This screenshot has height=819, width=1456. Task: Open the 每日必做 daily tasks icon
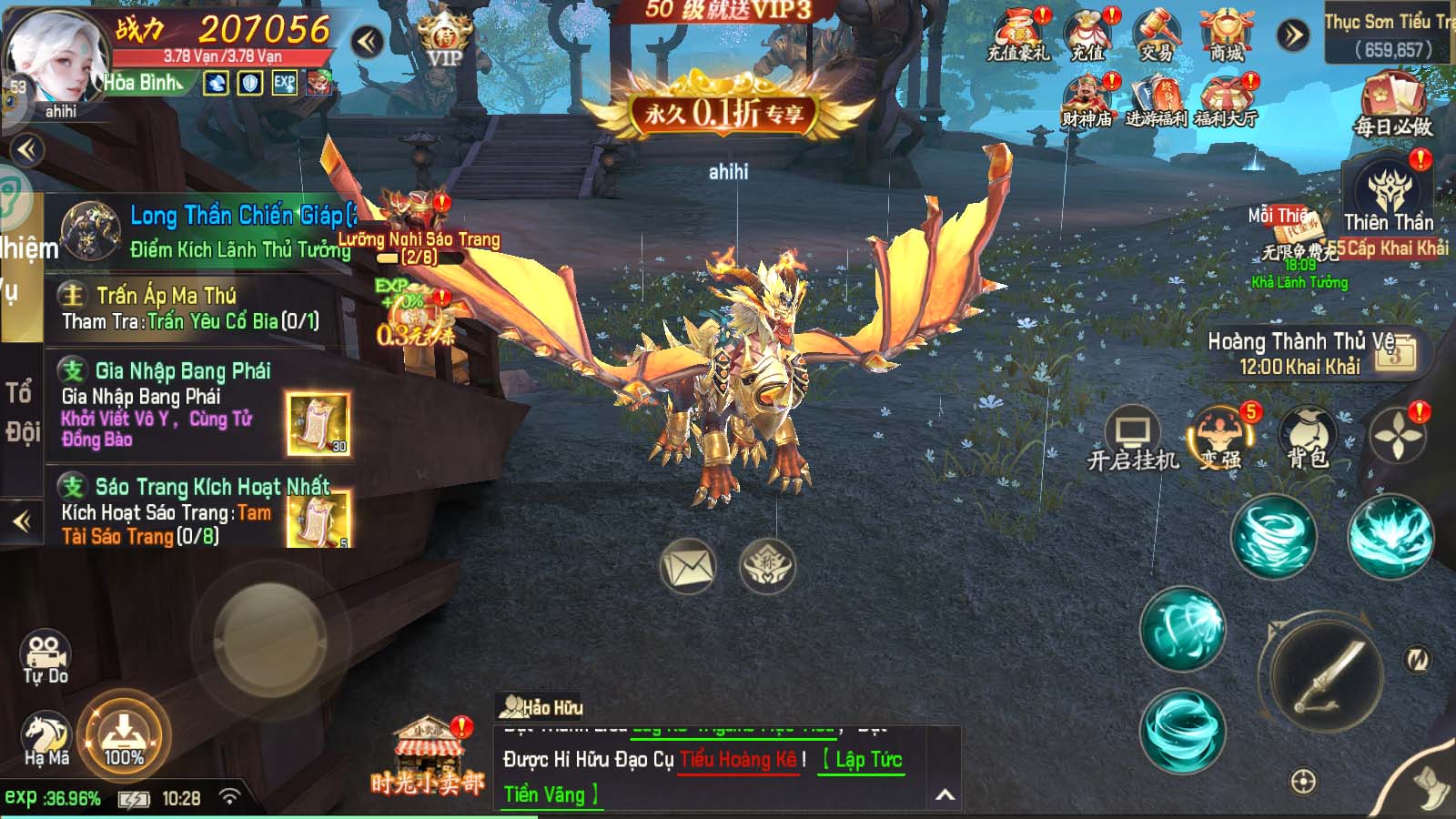coord(1392,104)
